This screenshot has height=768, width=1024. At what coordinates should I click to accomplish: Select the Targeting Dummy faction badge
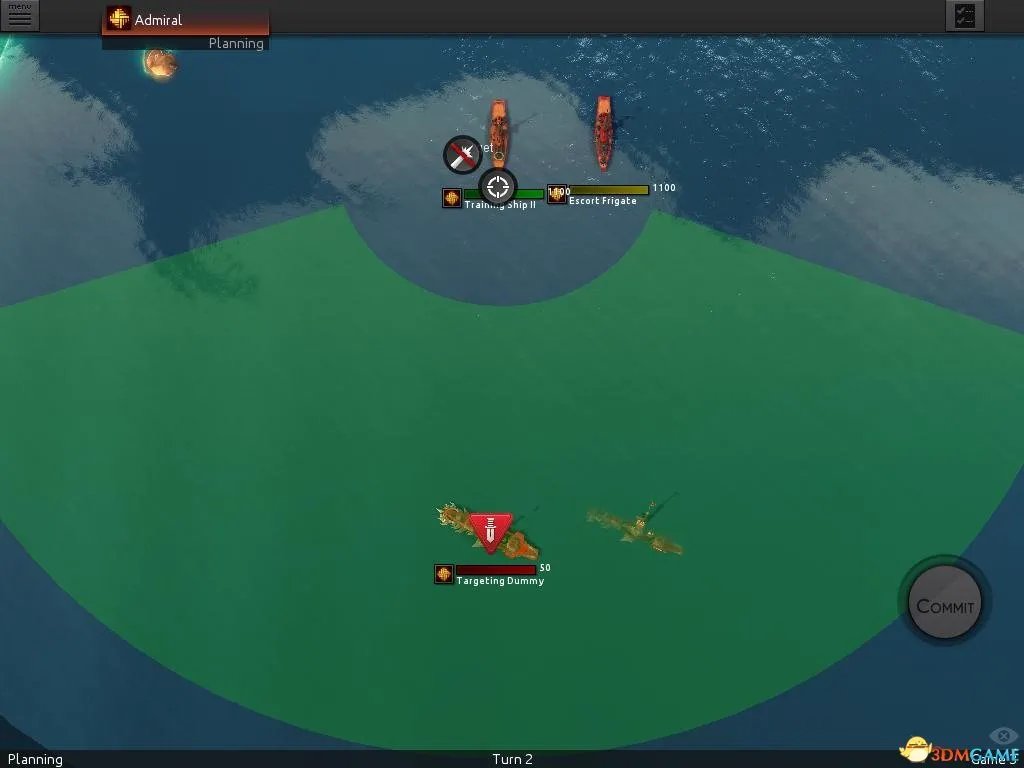click(x=444, y=574)
